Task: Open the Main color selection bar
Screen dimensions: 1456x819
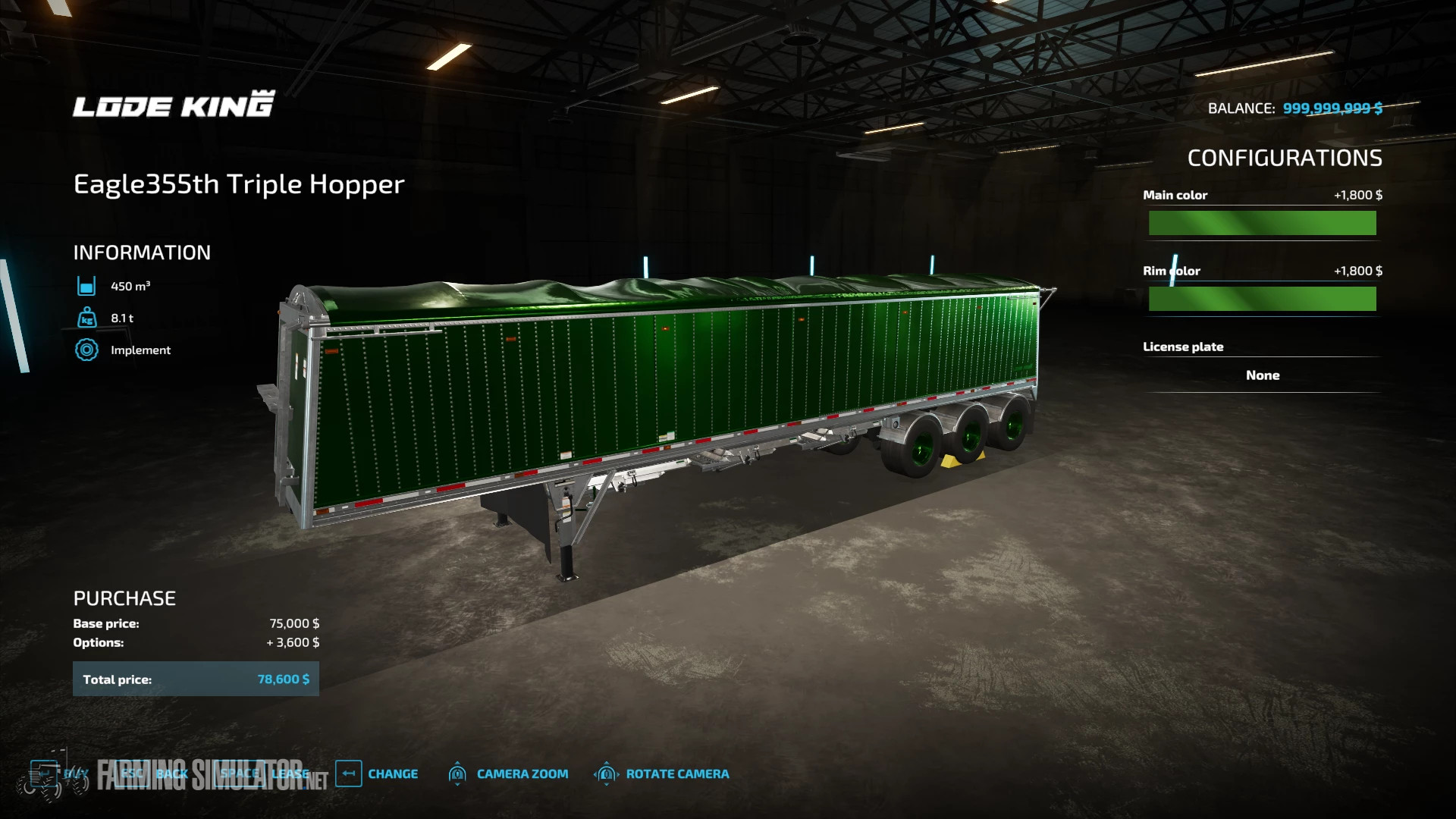Action: point(1261,223)
